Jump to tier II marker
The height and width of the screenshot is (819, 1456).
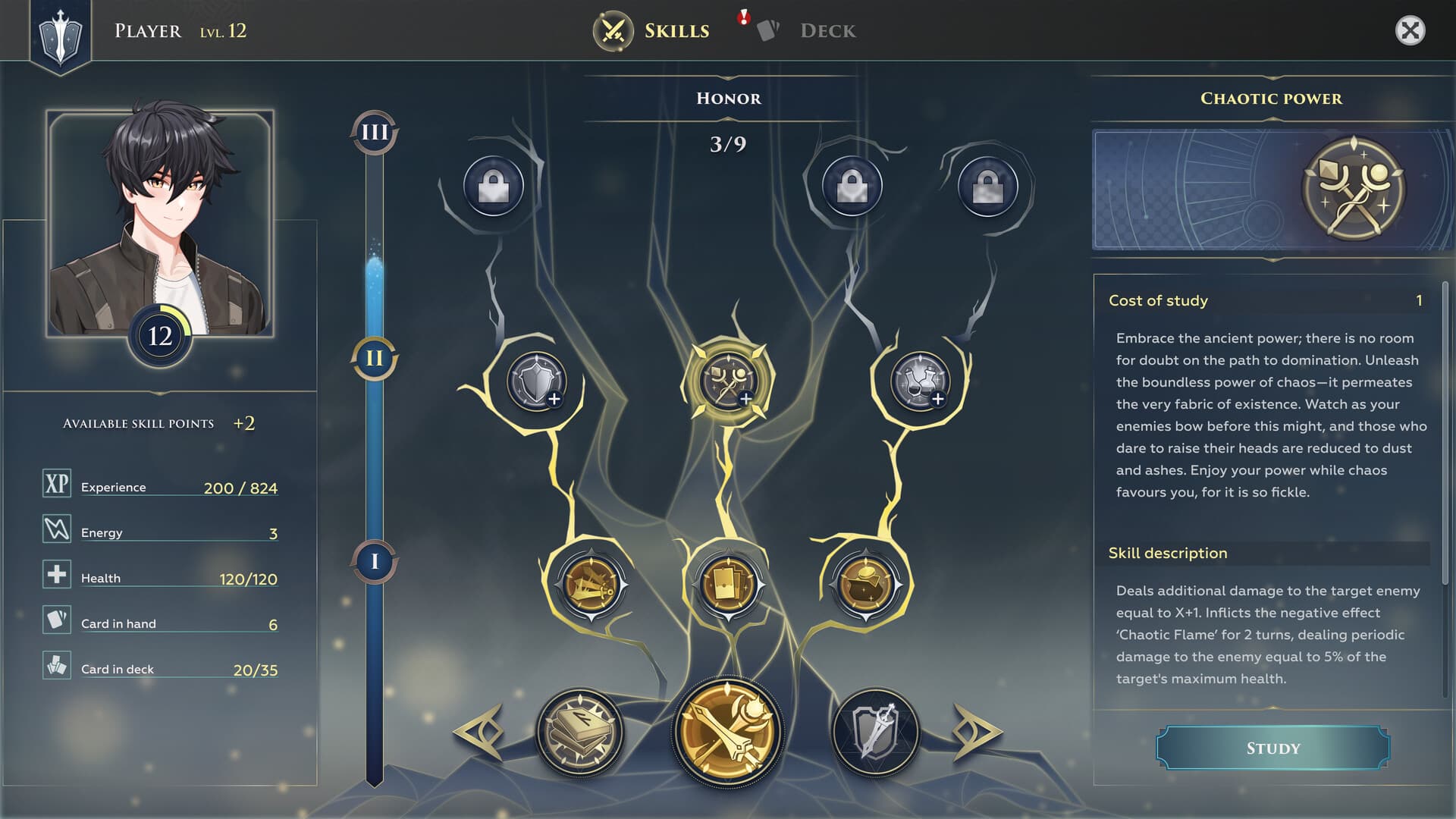pyautogui.click(x=375, y=358)
